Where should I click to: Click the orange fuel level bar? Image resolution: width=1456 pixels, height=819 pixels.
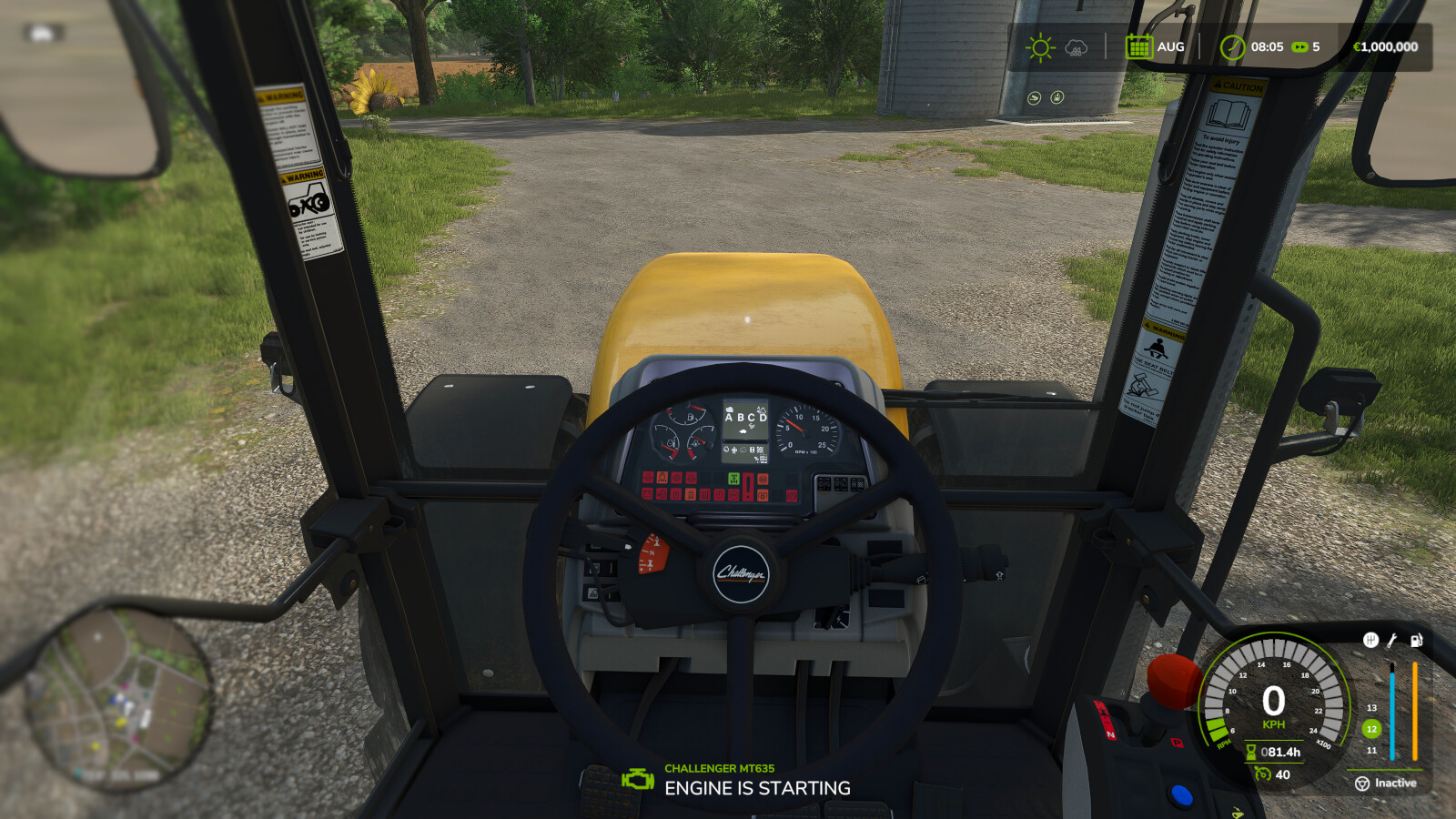coord(1414,713)
